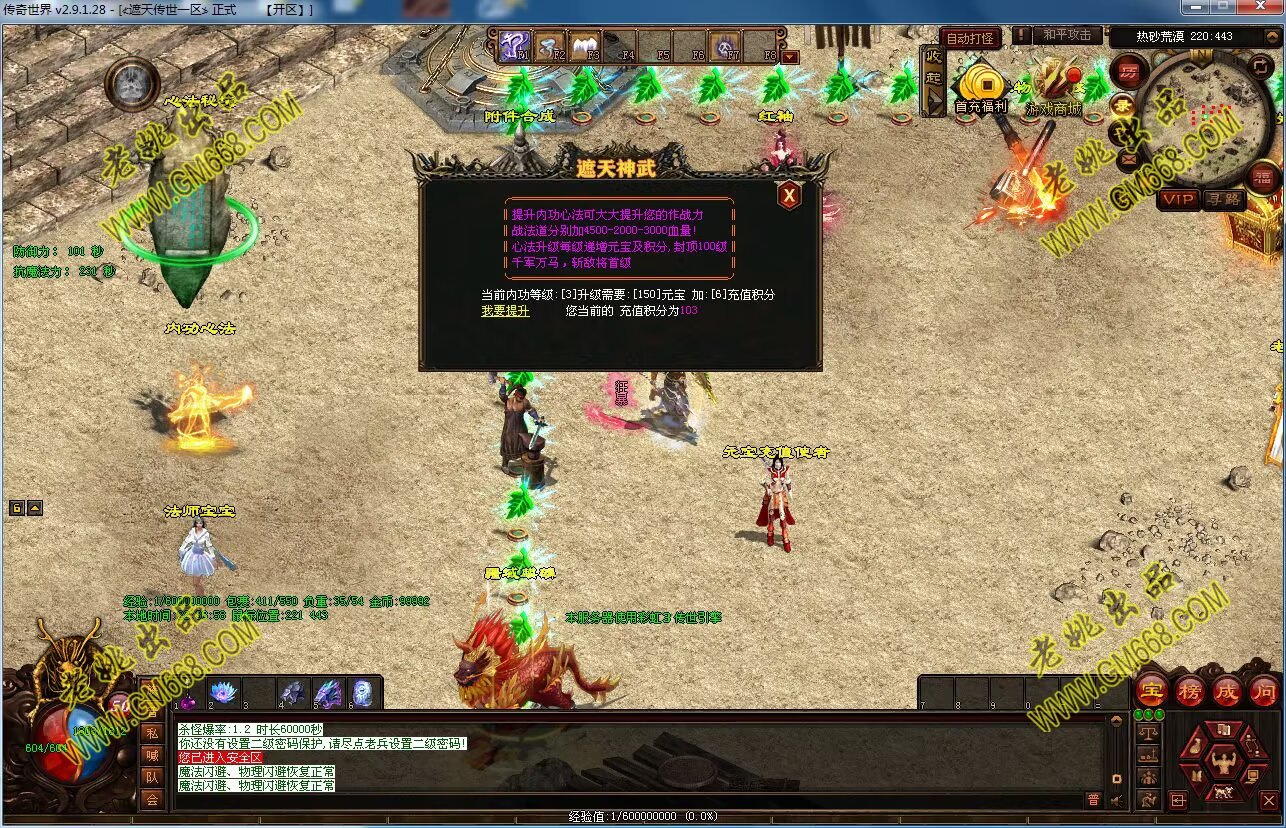This screenshot has height=828, width=1286.
Task: Open the red 宝 round button
Action: click(x=1152, y=691)
